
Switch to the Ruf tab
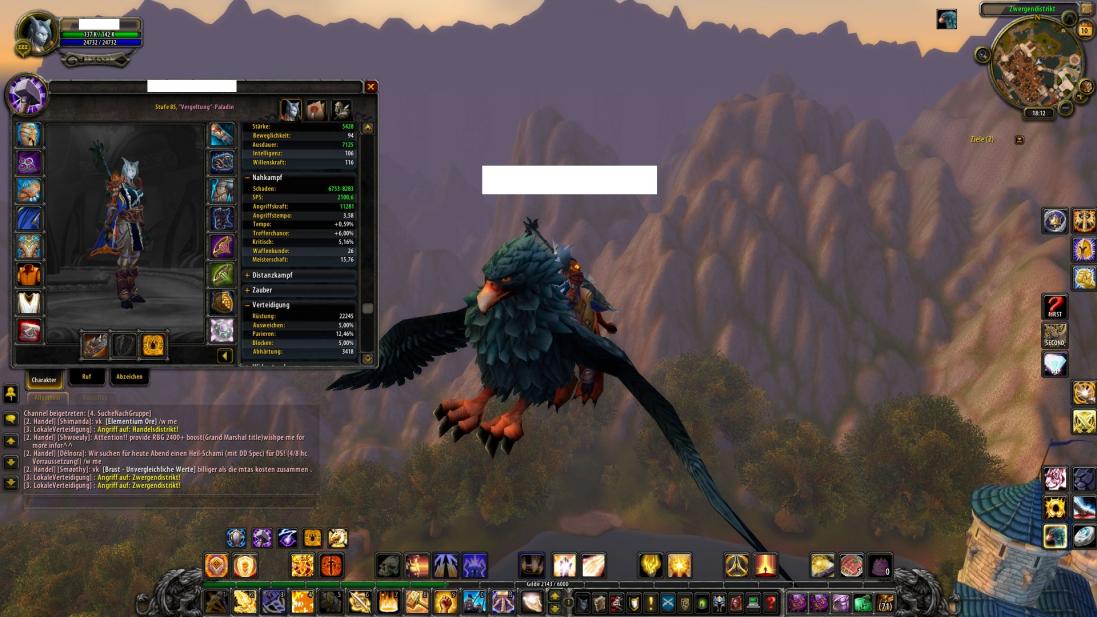pyautogui.click(x=87, y=377)
